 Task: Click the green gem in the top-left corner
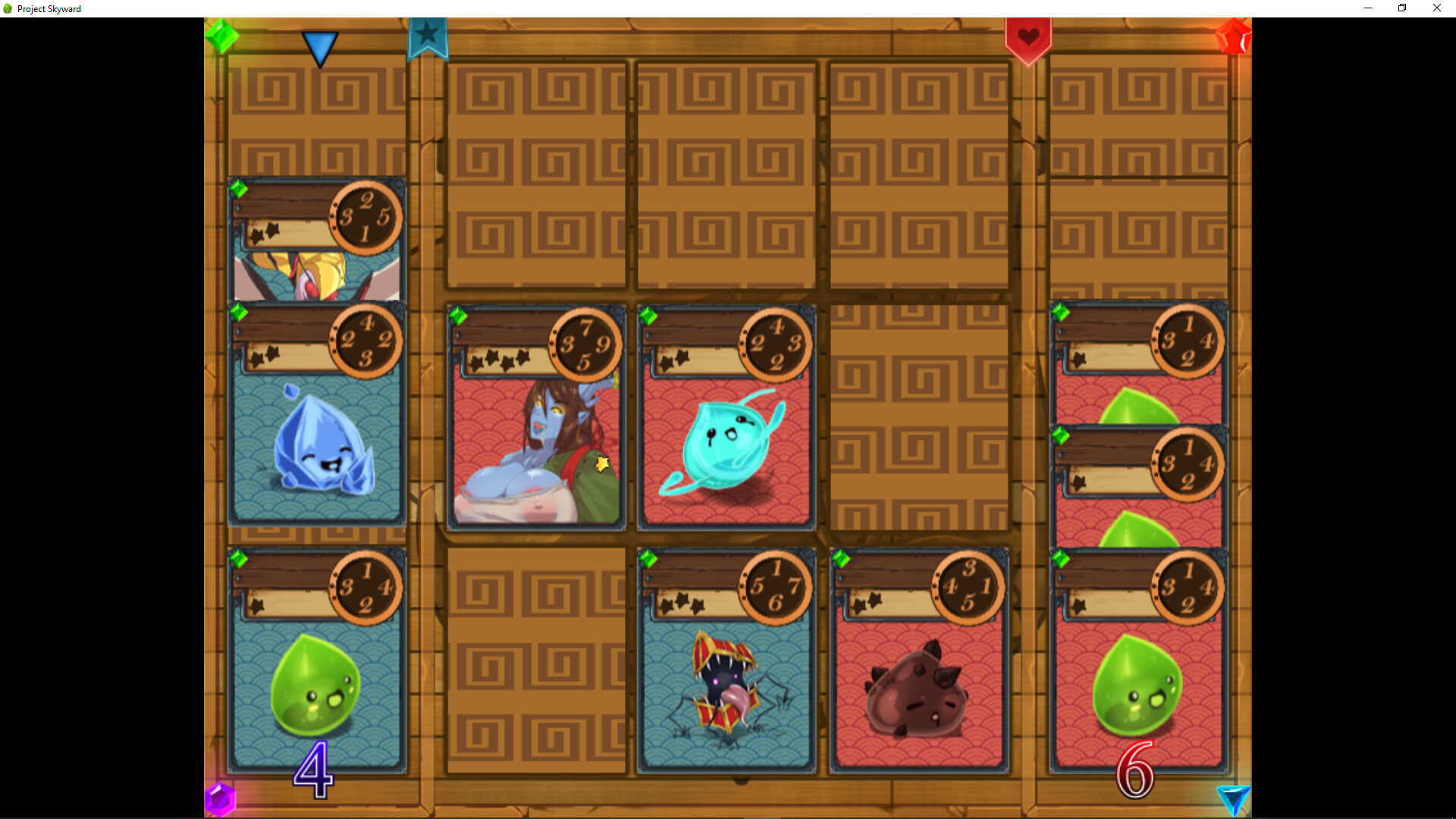coord(222,34)
